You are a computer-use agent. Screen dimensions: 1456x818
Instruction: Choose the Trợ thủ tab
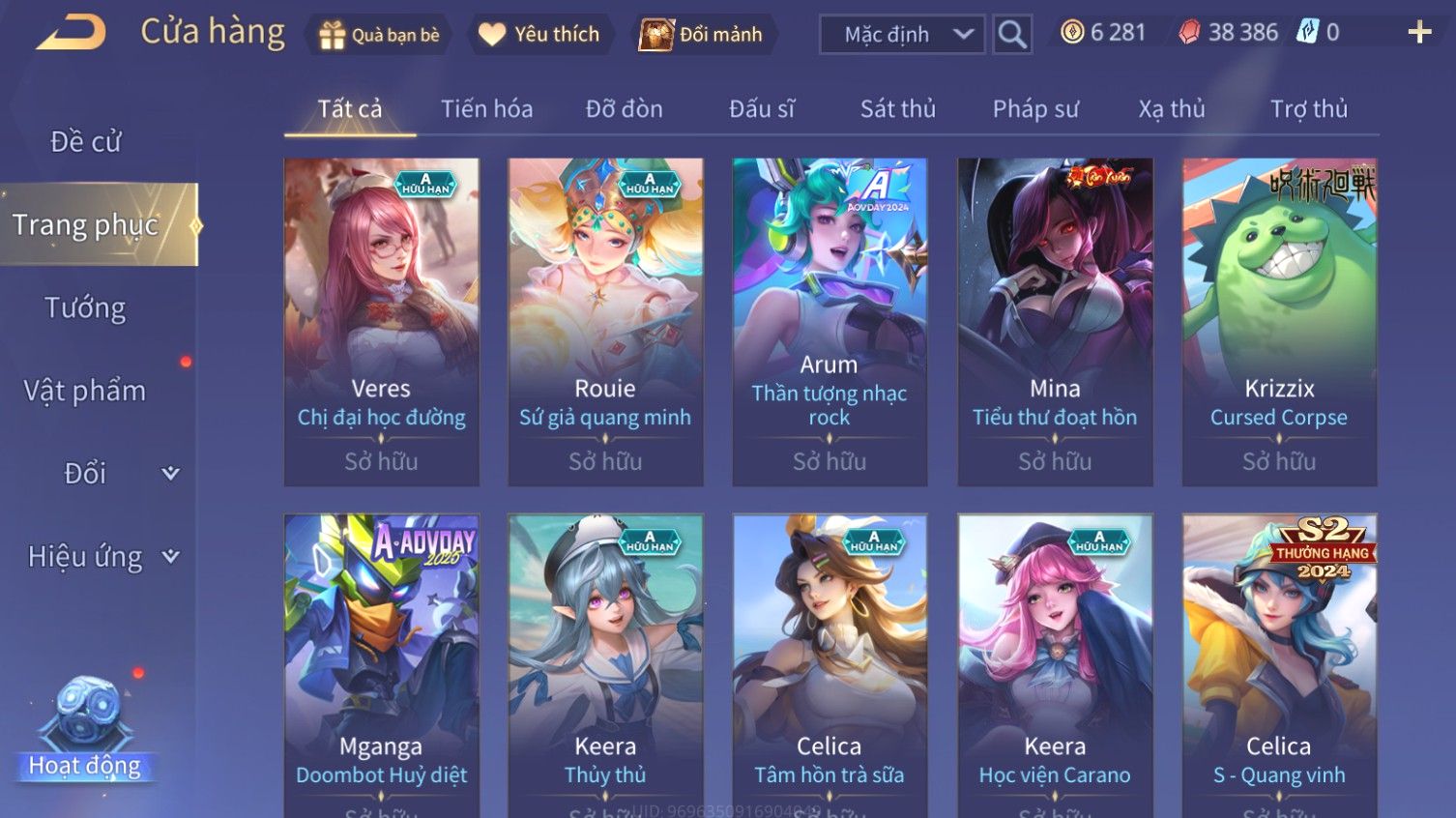[1308, 109]
